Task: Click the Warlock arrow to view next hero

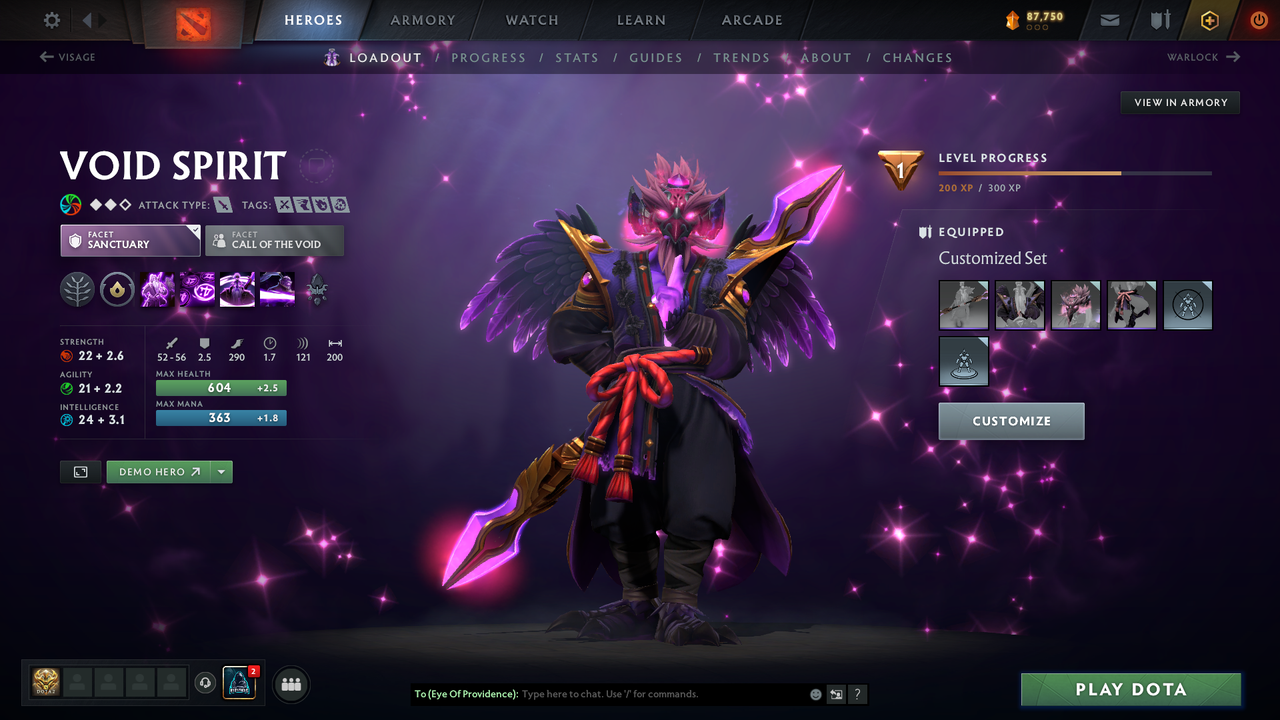Action: click(x=1232, y=57)
